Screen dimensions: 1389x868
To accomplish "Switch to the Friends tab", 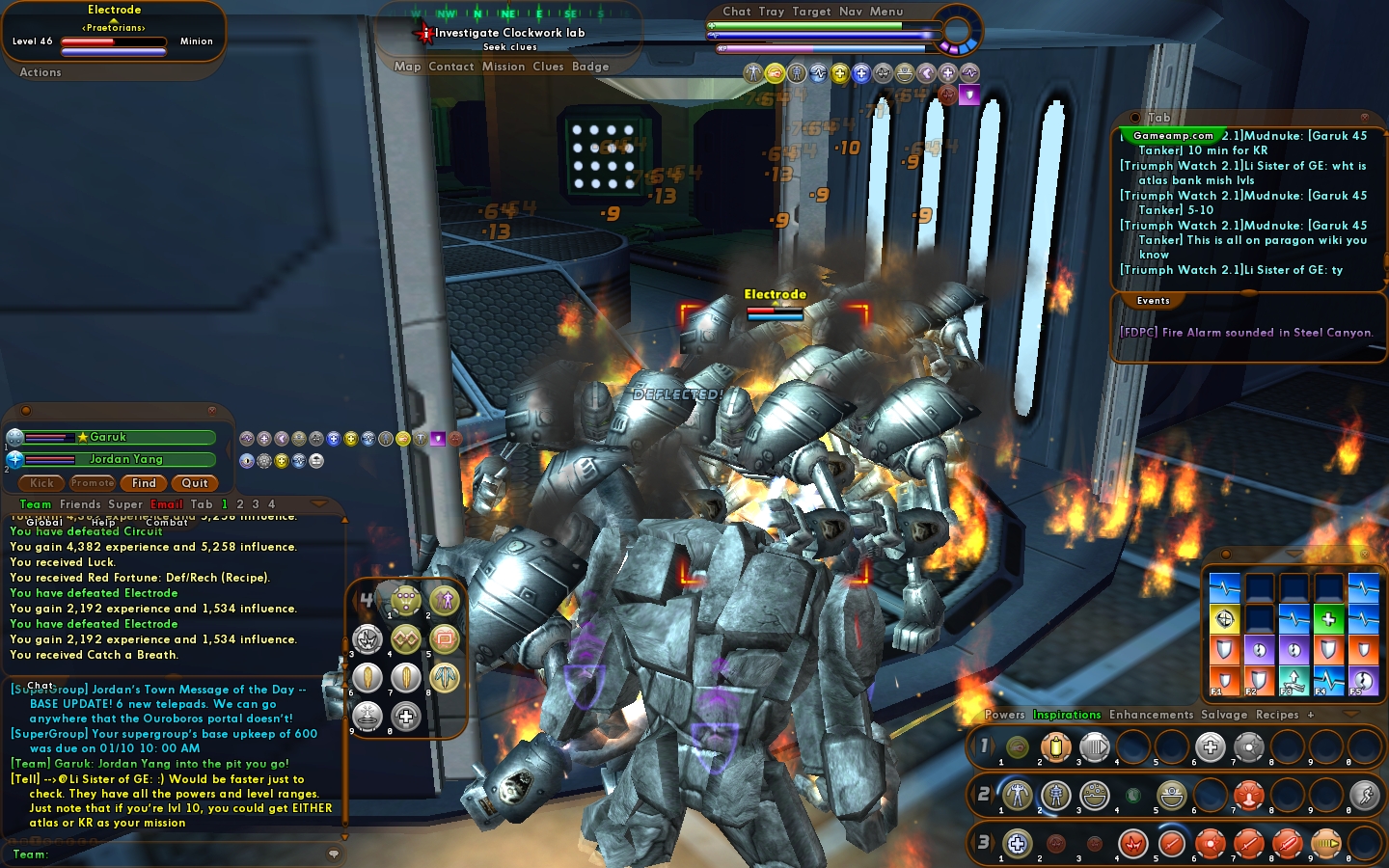I will point(80,504).
